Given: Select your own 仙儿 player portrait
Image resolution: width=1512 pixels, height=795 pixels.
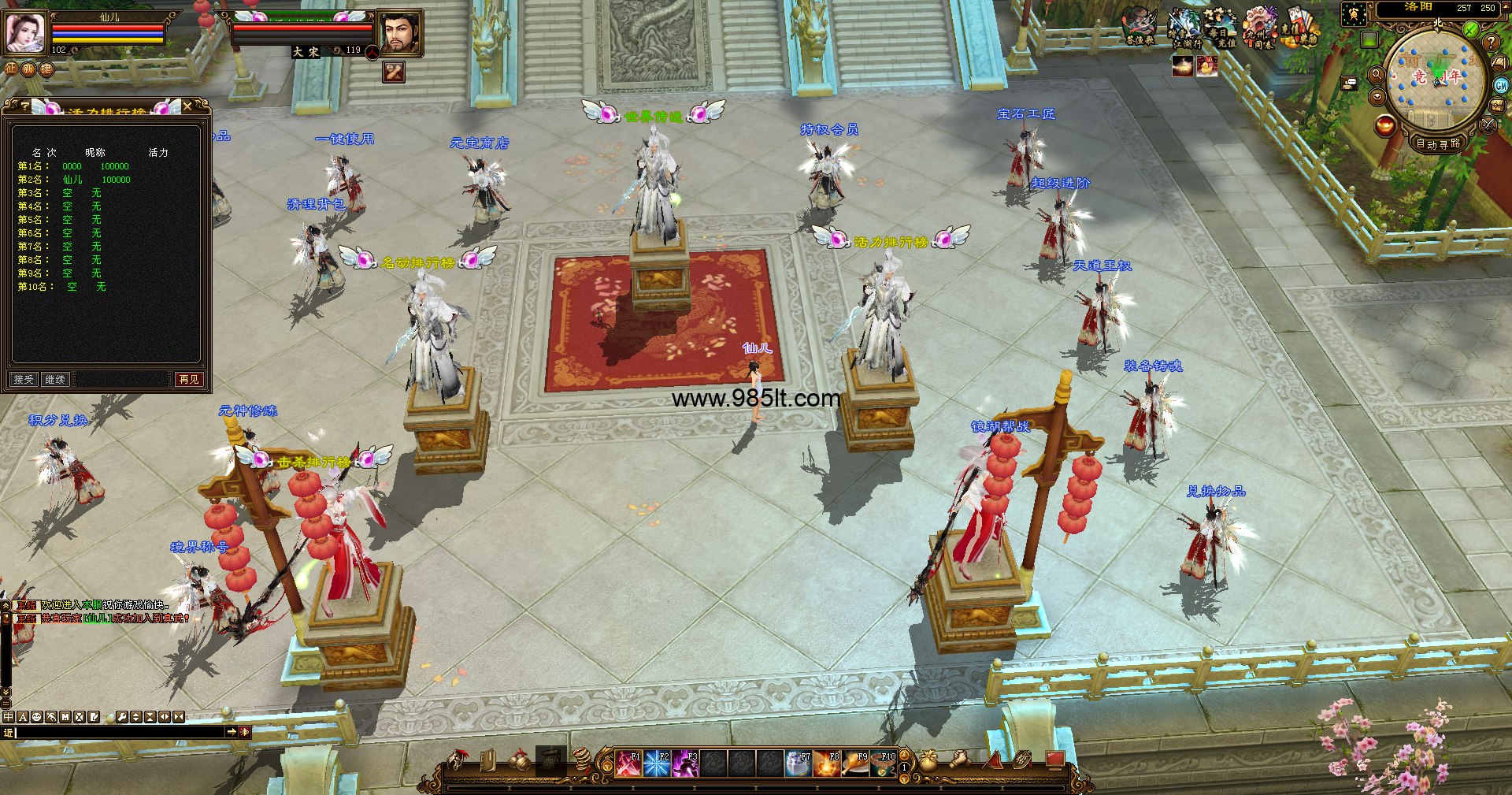Looking at the screenshot, I should [26, 33].
